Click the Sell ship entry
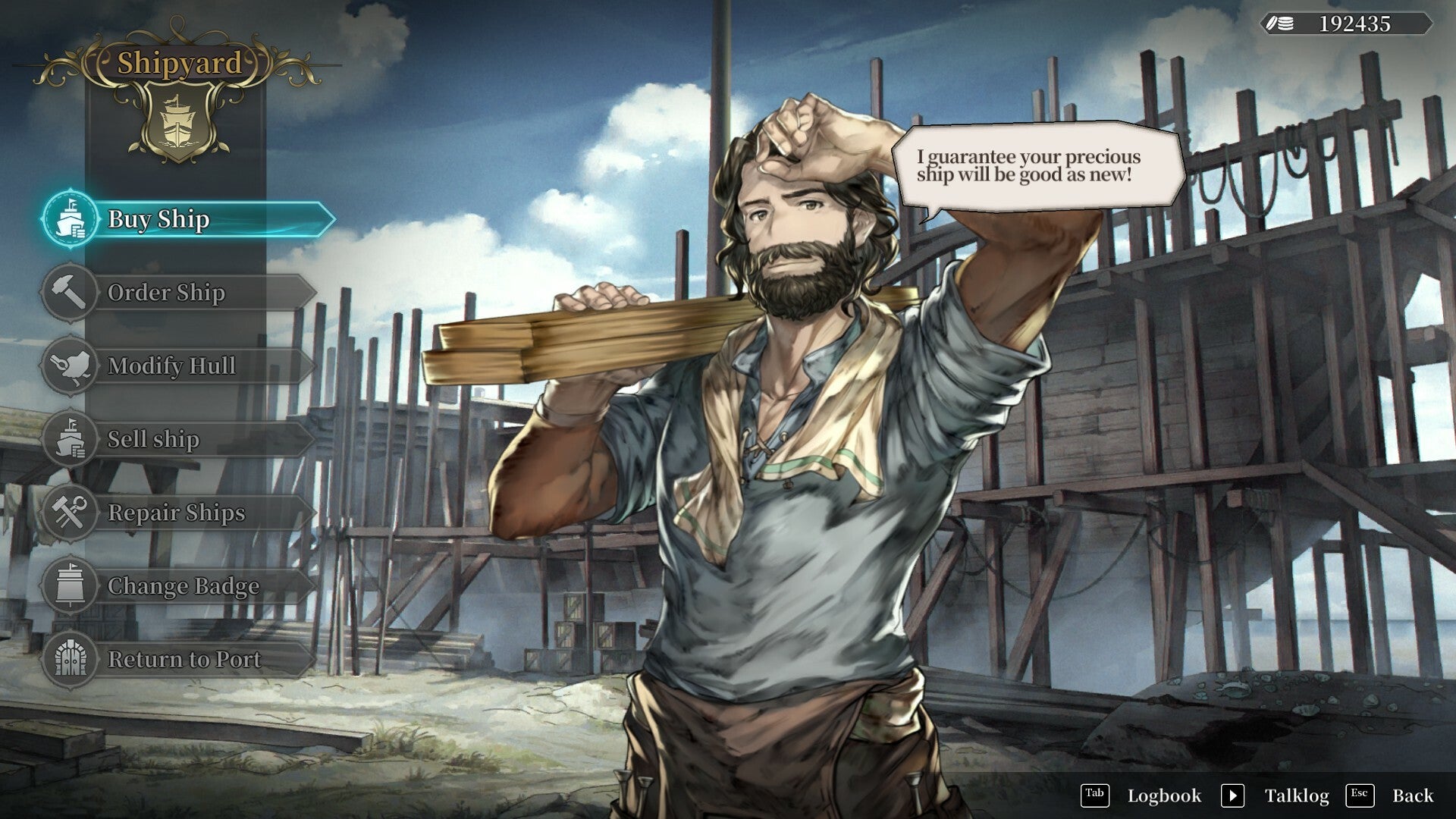 click(178, 440)
